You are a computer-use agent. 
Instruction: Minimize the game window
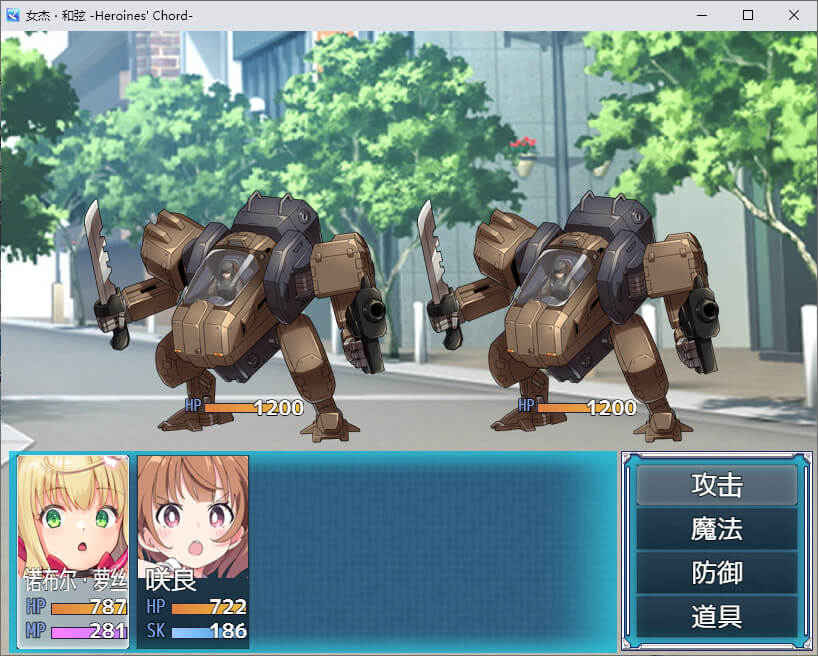pyautogui.click(x=702, y=15)
